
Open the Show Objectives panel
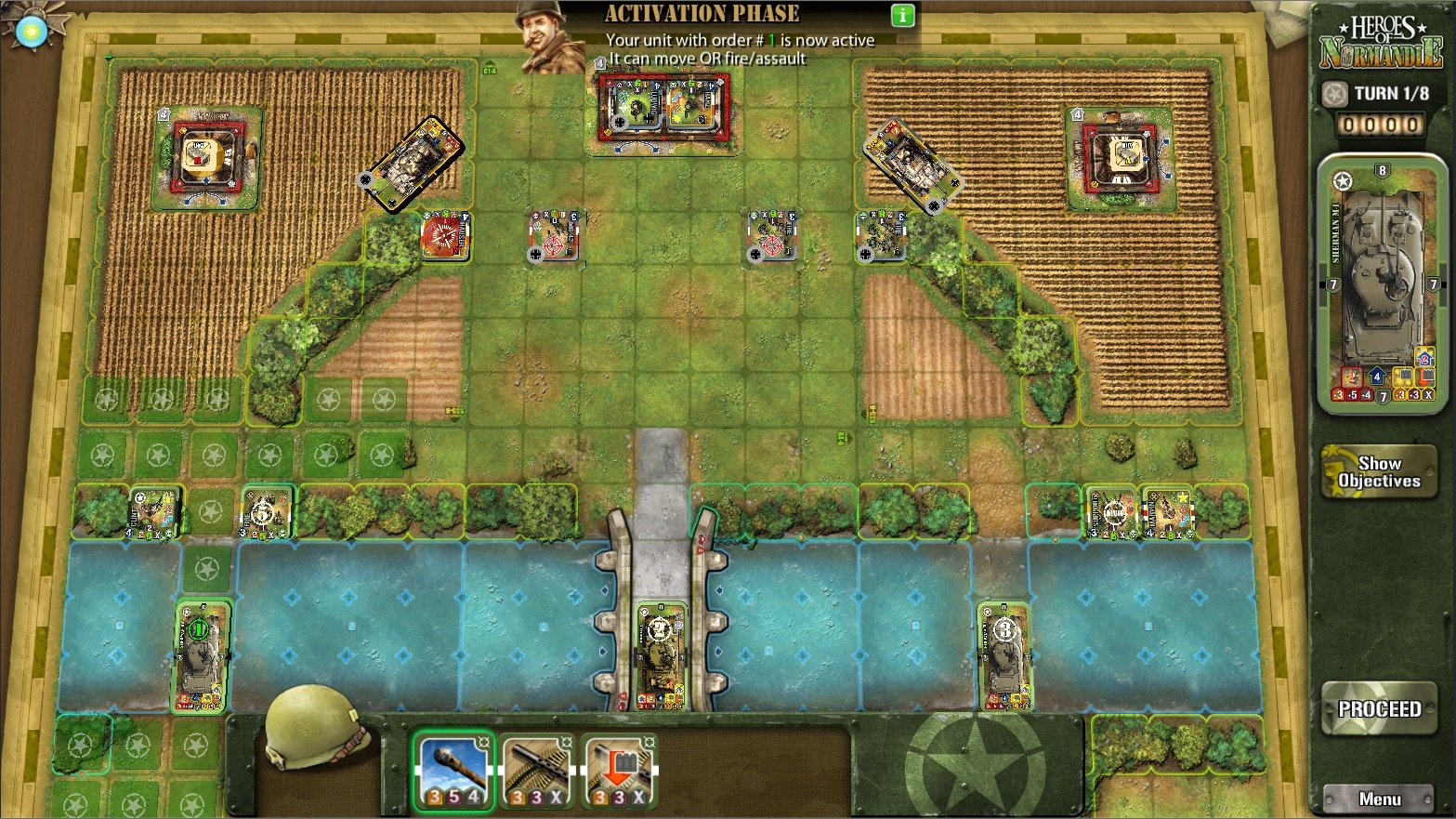click(x=1379, y=472)
